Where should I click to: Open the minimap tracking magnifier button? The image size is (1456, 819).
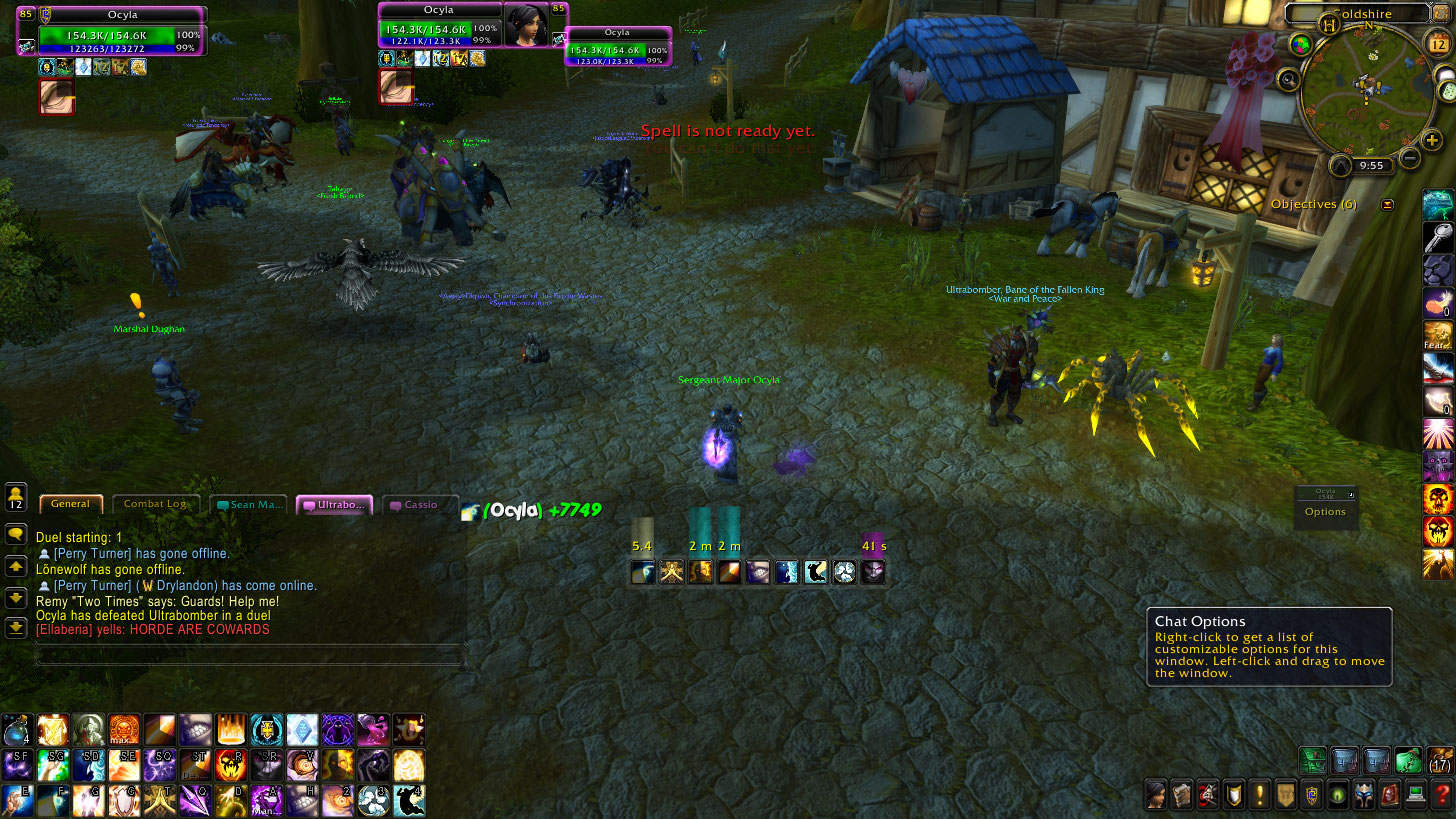pos(1290,79)
